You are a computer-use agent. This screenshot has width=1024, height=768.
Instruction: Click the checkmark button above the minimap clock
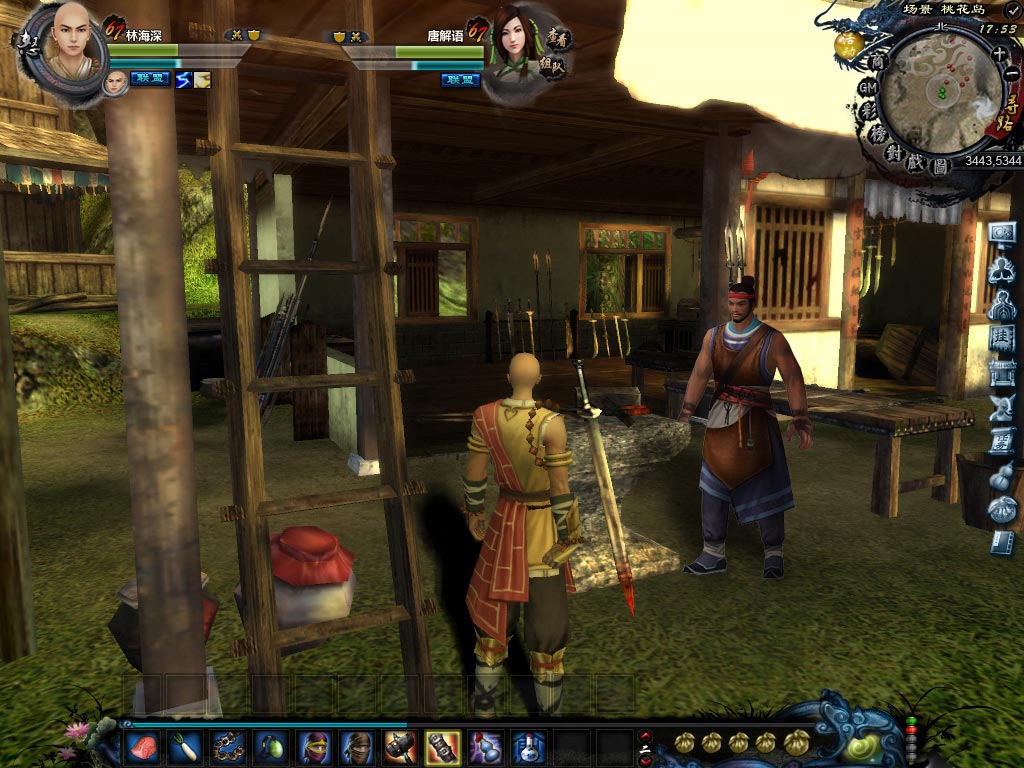[1011, 9]
